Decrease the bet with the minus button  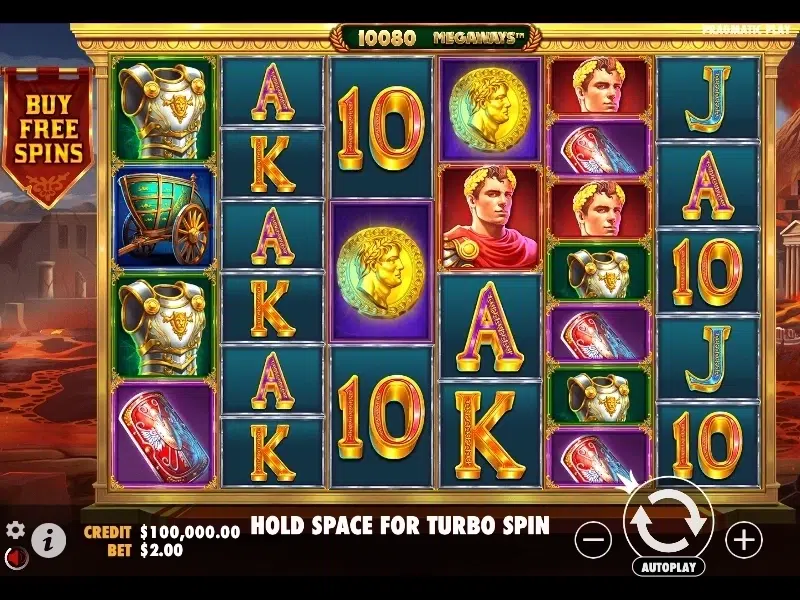593,540
